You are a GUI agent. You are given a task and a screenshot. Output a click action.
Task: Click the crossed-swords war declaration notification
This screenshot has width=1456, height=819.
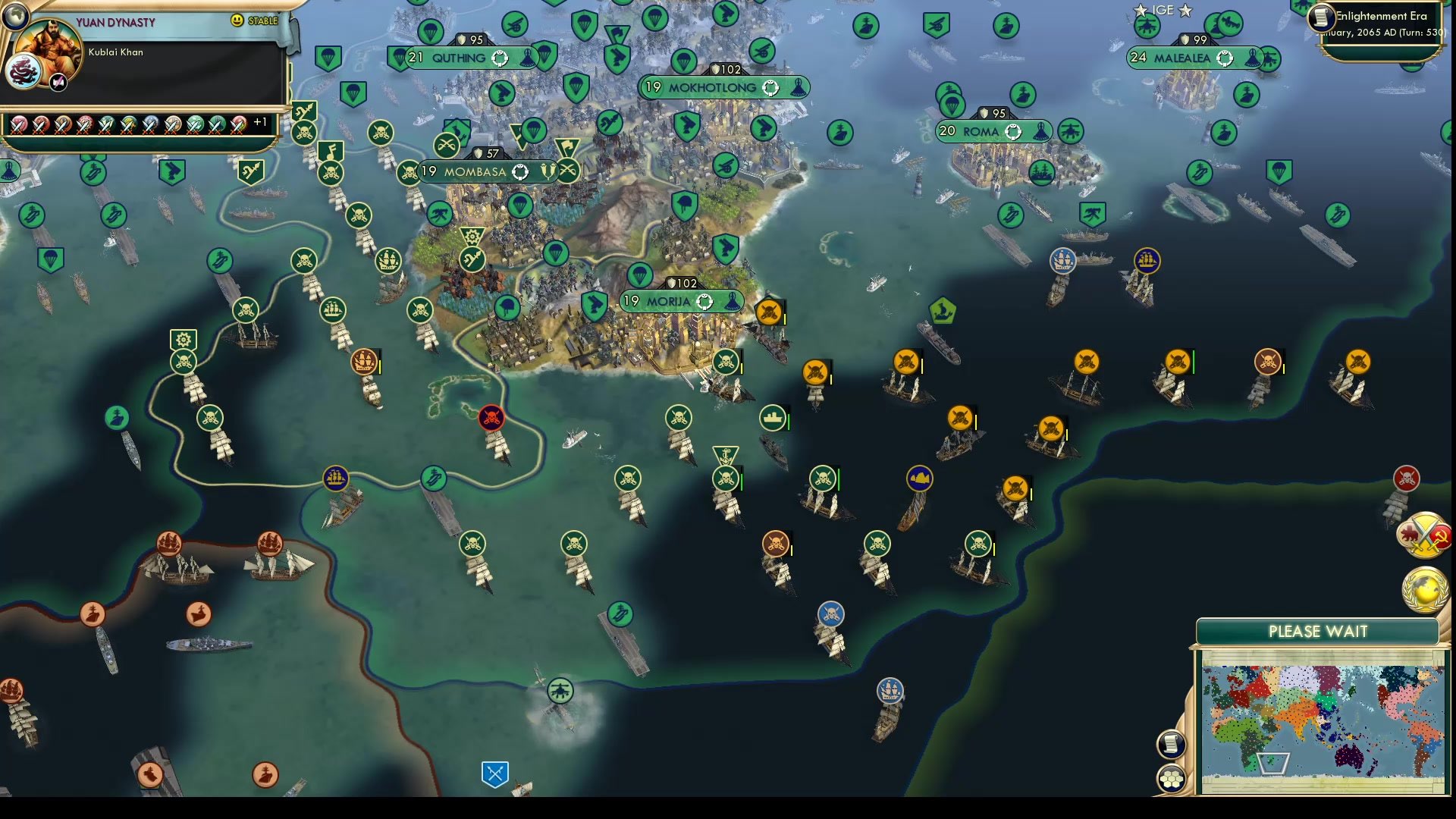tap(1424, 533)
